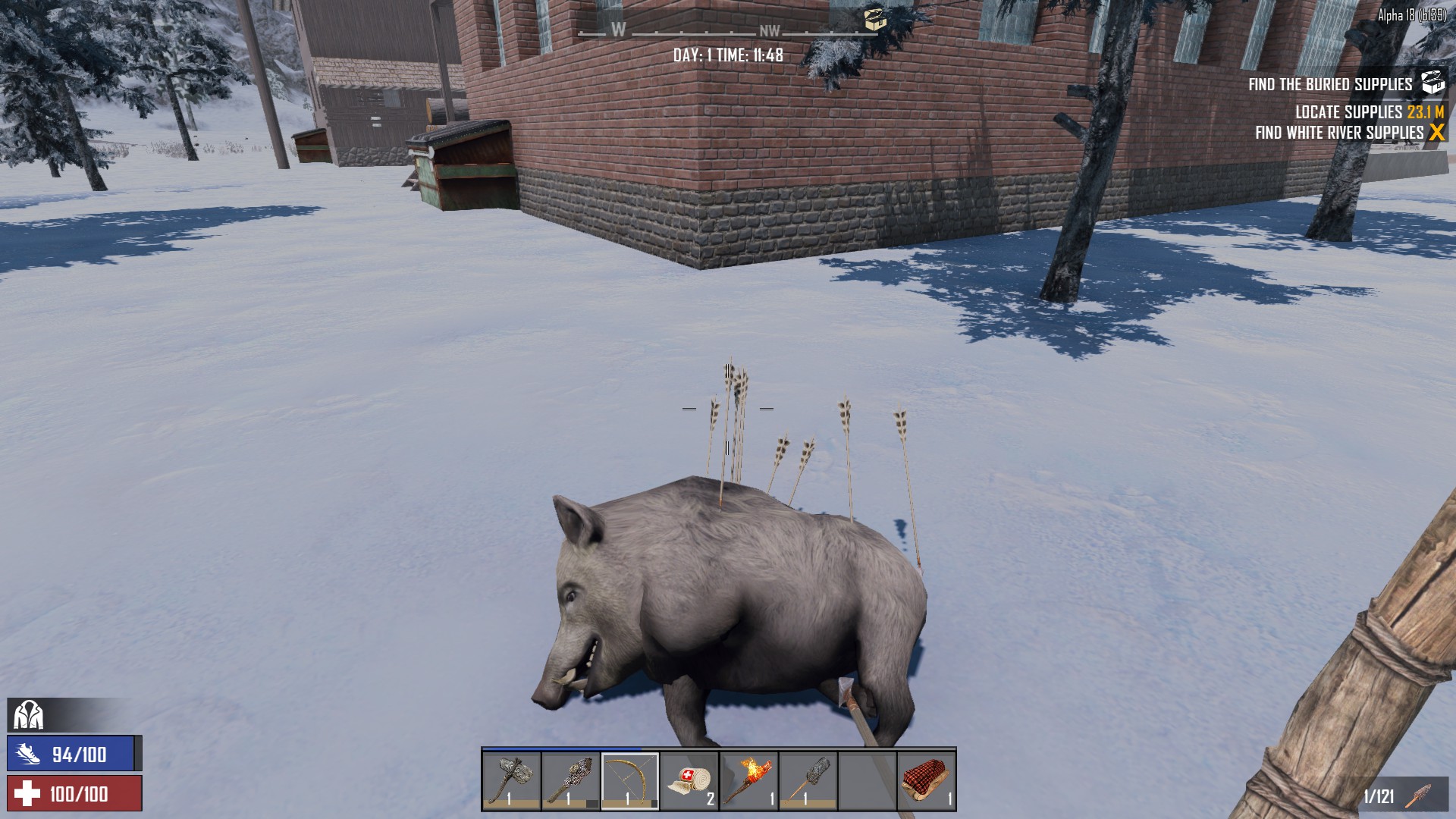Click the treasure chest marker on the compass

tap(875, 20)
